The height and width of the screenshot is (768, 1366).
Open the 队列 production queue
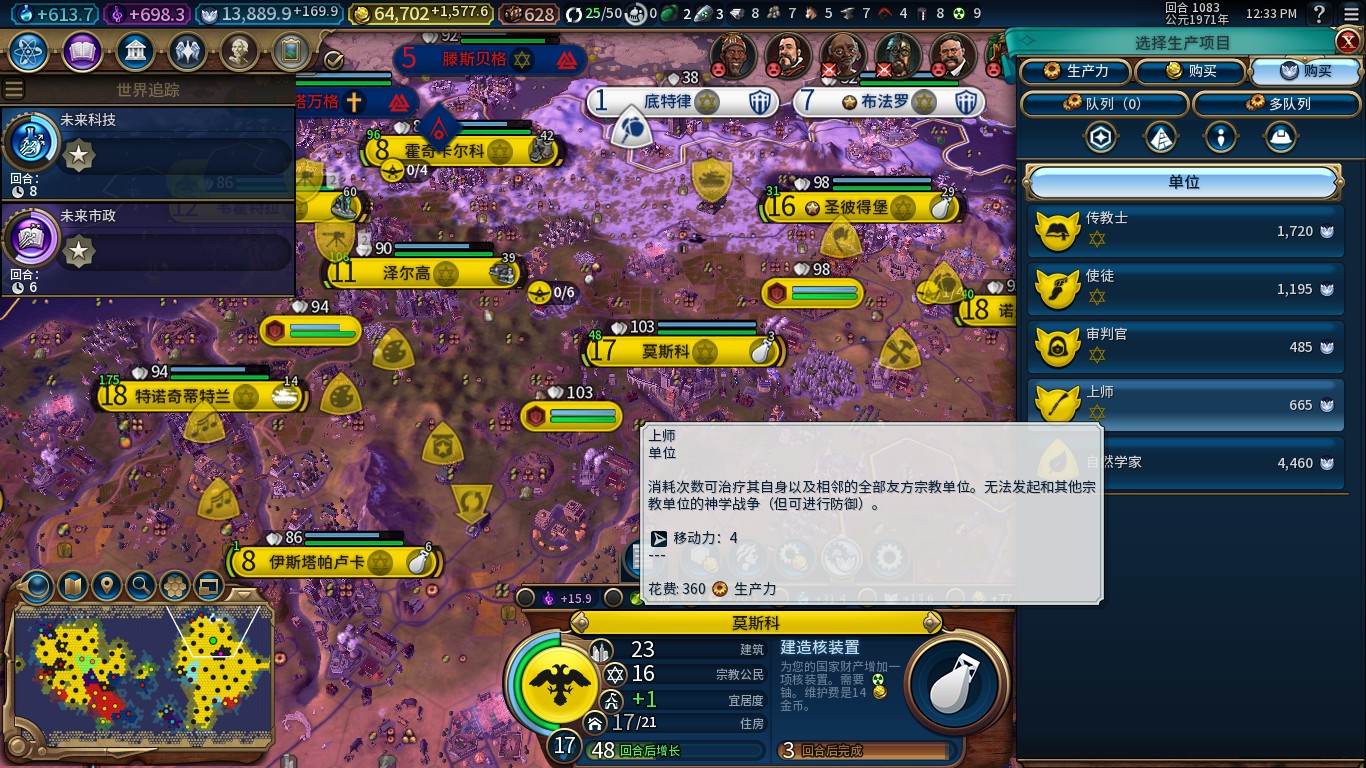[1104, 104]
